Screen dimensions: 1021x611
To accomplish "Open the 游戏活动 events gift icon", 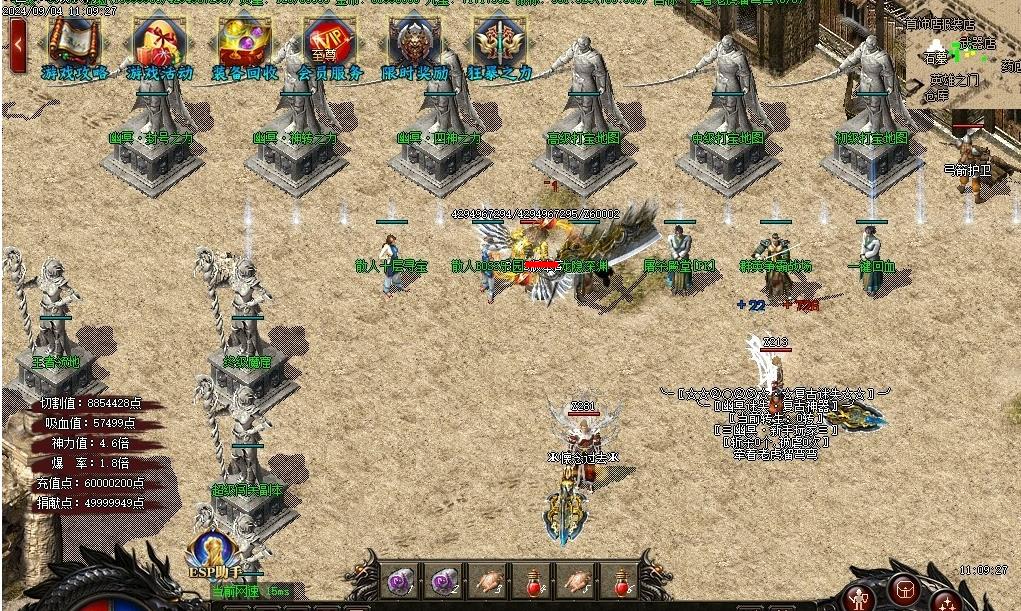I will pyautogui.click(x=158, y=44).
